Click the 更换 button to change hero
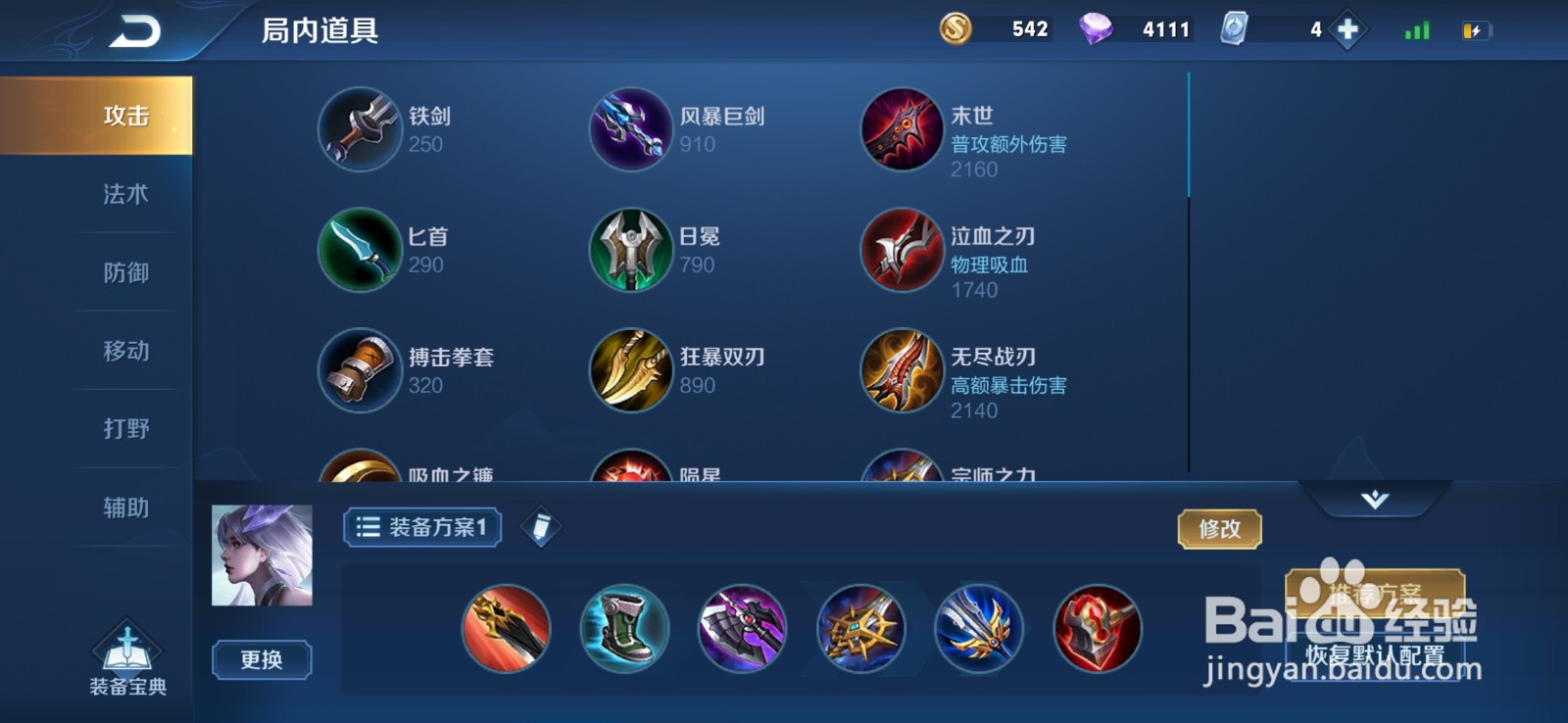Viewport: 1568px width, 723px height. coord(260,660)
